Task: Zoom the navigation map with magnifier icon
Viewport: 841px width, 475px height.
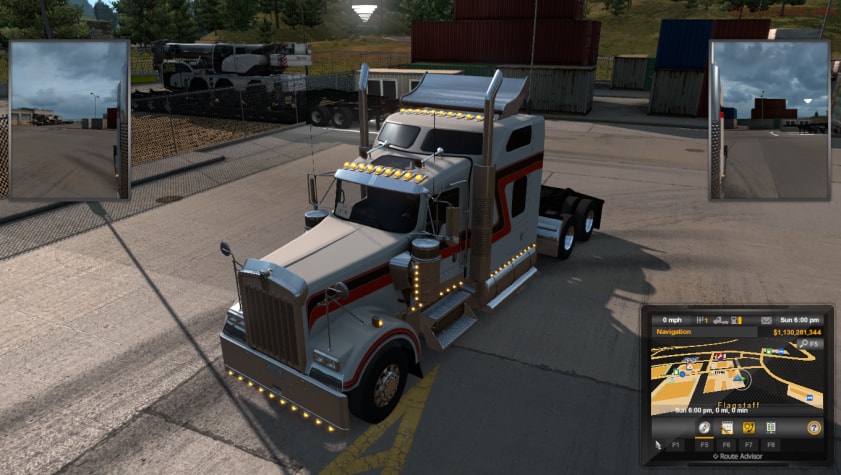Action: tap(801, 344)
